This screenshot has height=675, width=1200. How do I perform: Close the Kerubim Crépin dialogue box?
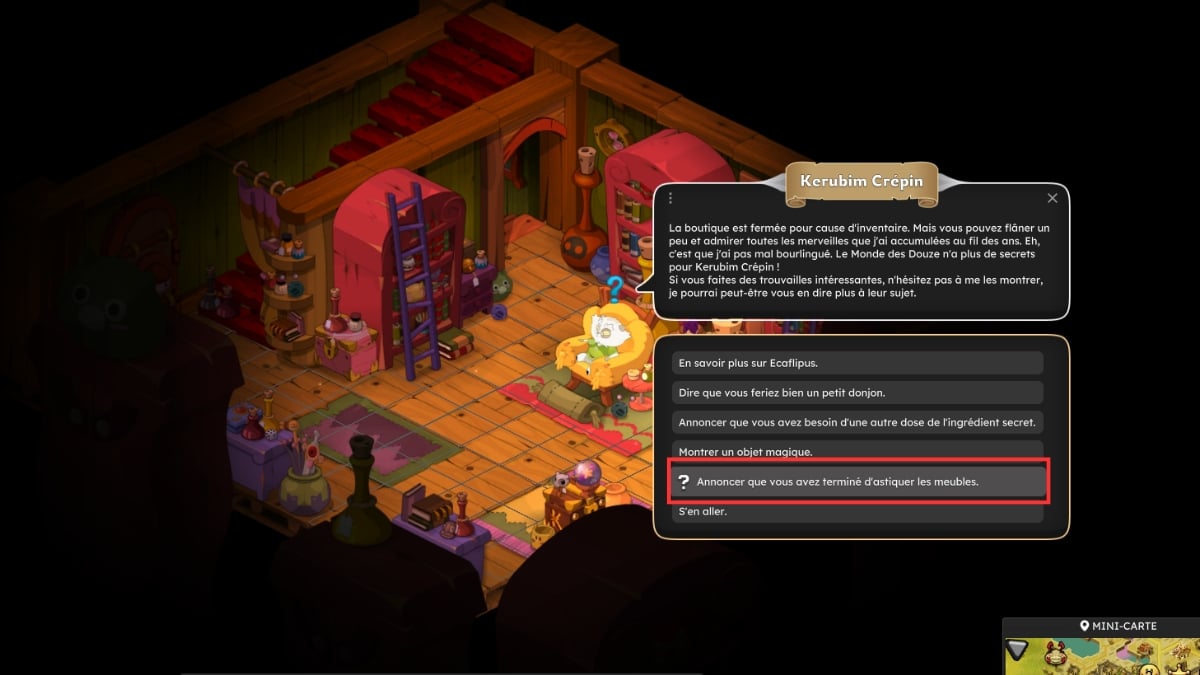(1052, 199)
